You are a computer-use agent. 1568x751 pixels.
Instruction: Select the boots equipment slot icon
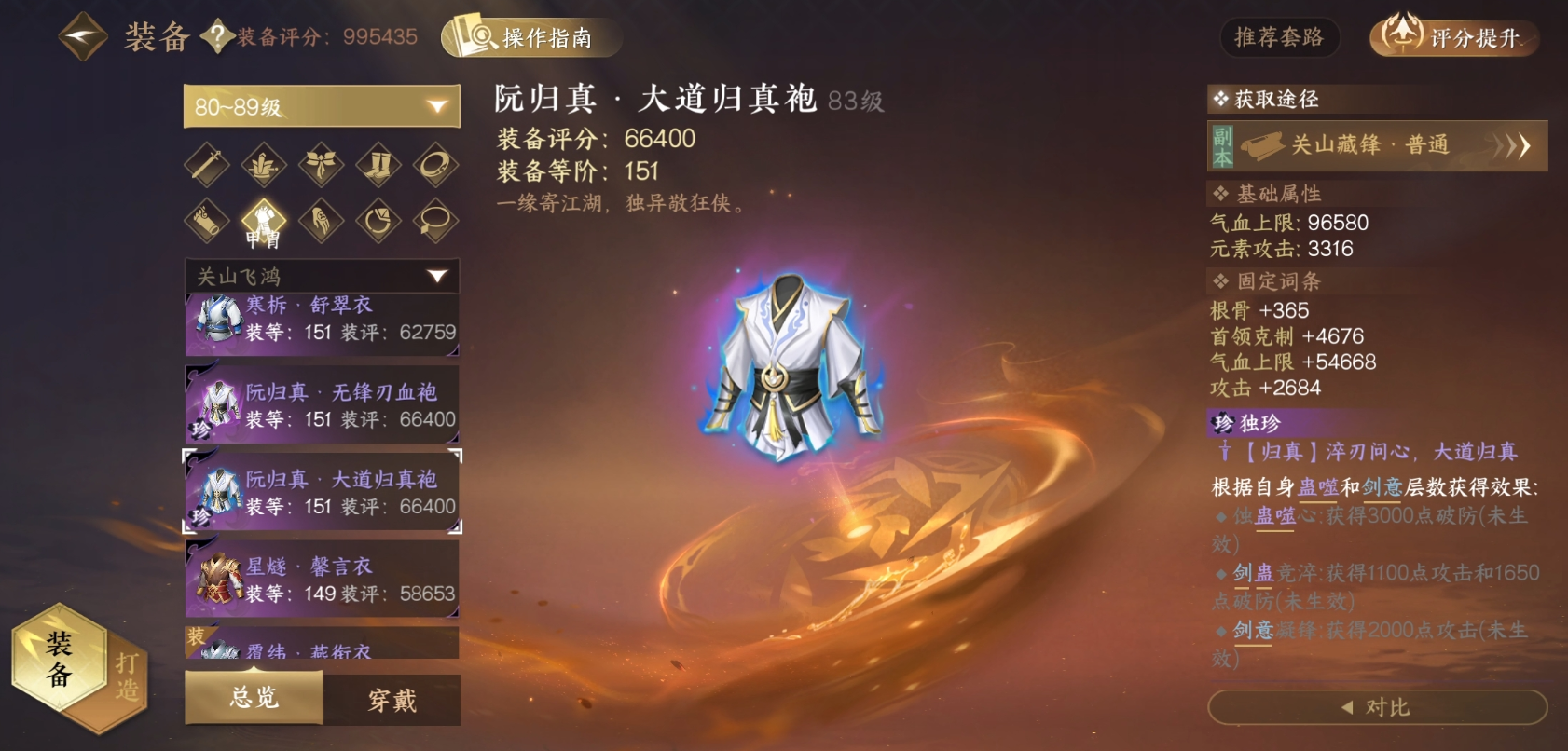tap(378, 166)
